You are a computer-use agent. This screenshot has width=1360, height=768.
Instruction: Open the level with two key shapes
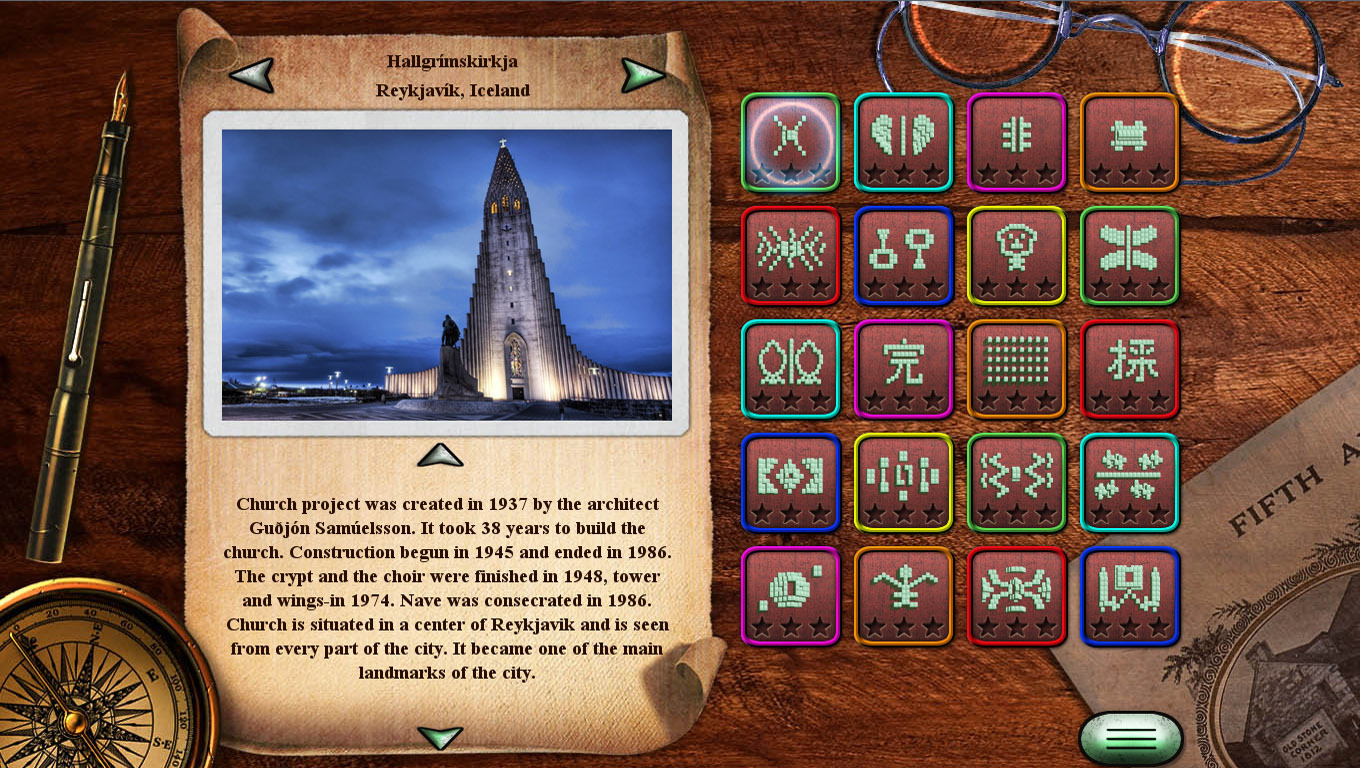(903, 254)
